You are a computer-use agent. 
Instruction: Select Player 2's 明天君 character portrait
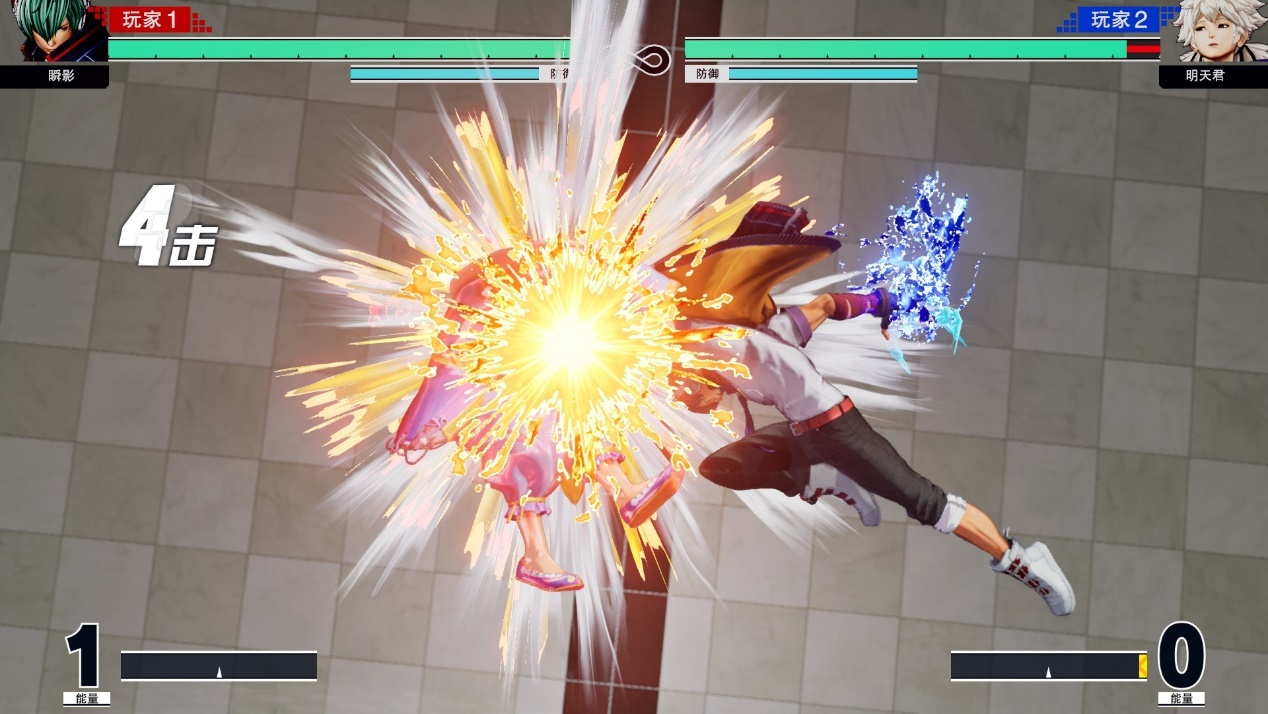[1212, 32]
